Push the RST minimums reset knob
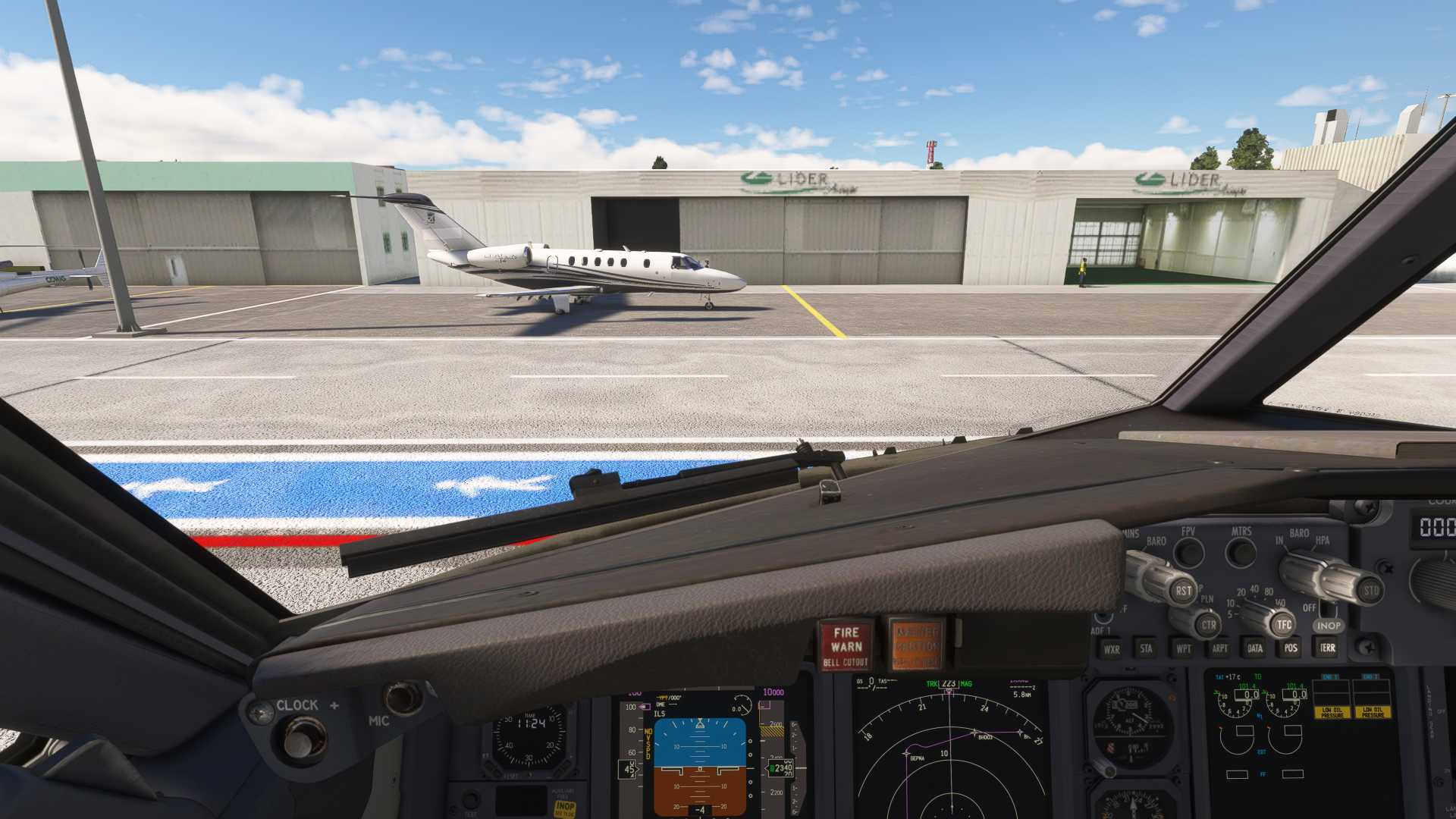The height and width of the screenshot is (819, 1456). (1183, 590)
